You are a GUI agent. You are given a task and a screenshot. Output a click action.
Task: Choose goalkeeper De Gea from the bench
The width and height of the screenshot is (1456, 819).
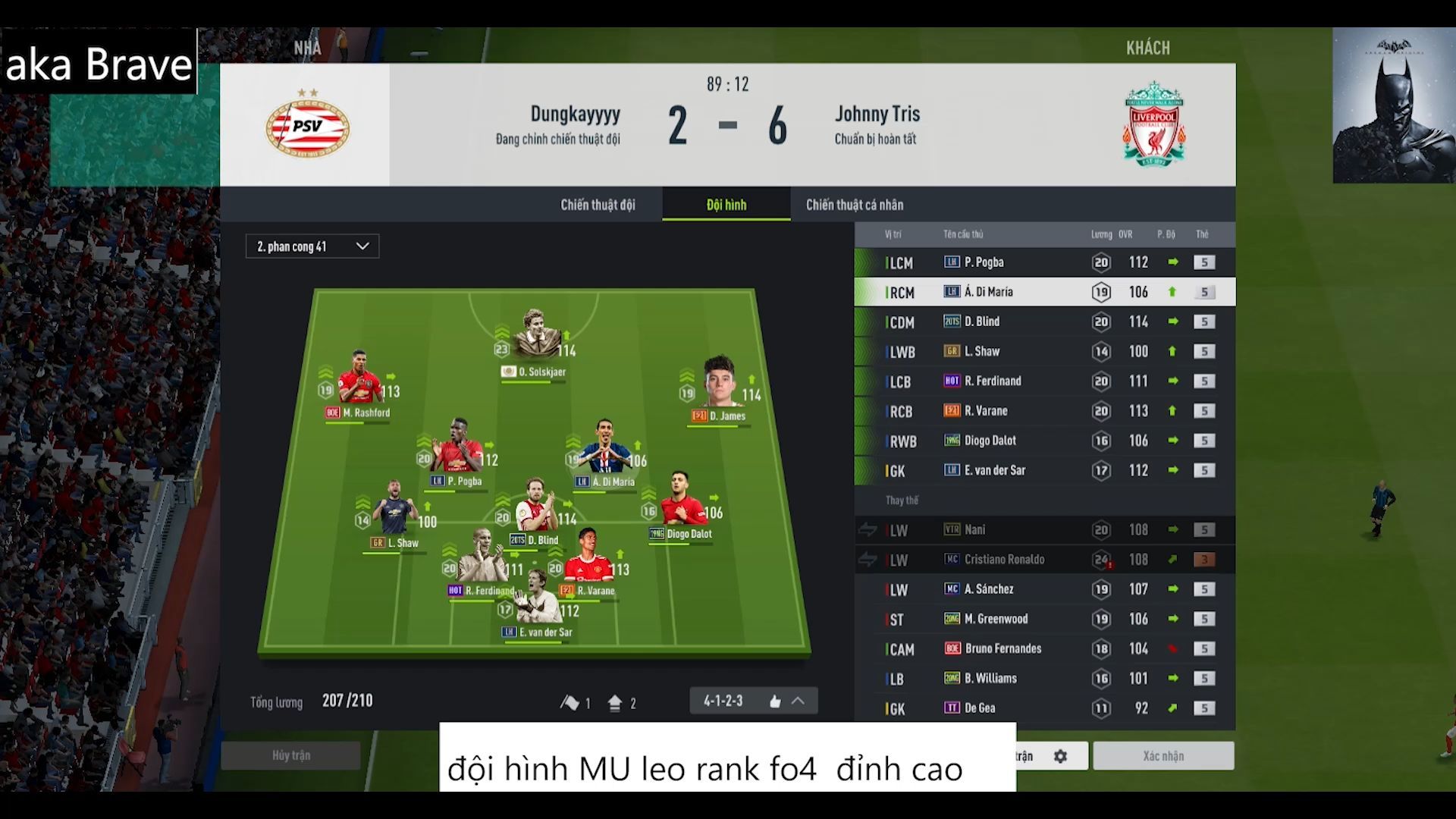(x=1044, y=708)
